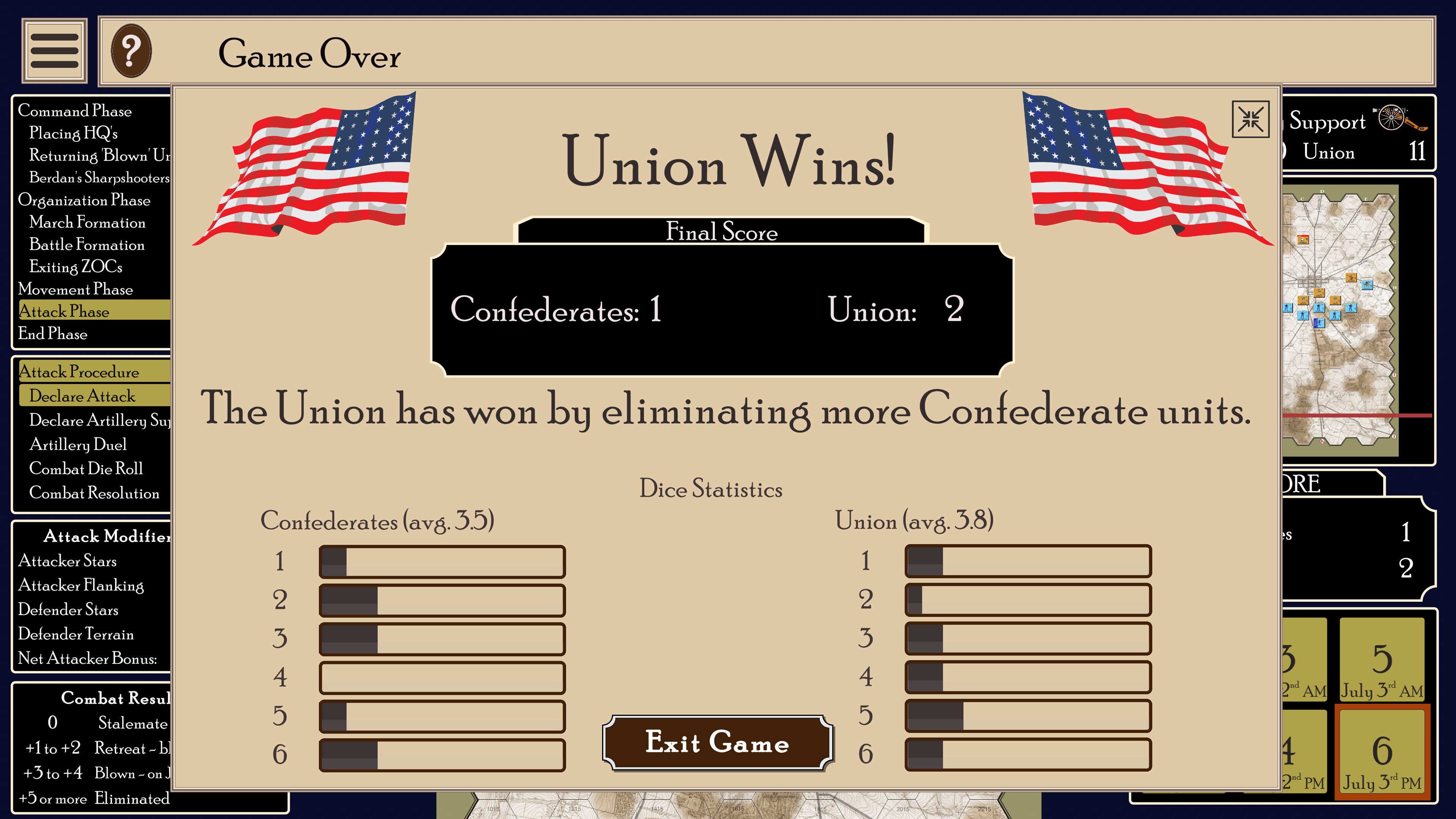Select the End Phase list entry
1456x819 pixels.
tap(54, 334)
